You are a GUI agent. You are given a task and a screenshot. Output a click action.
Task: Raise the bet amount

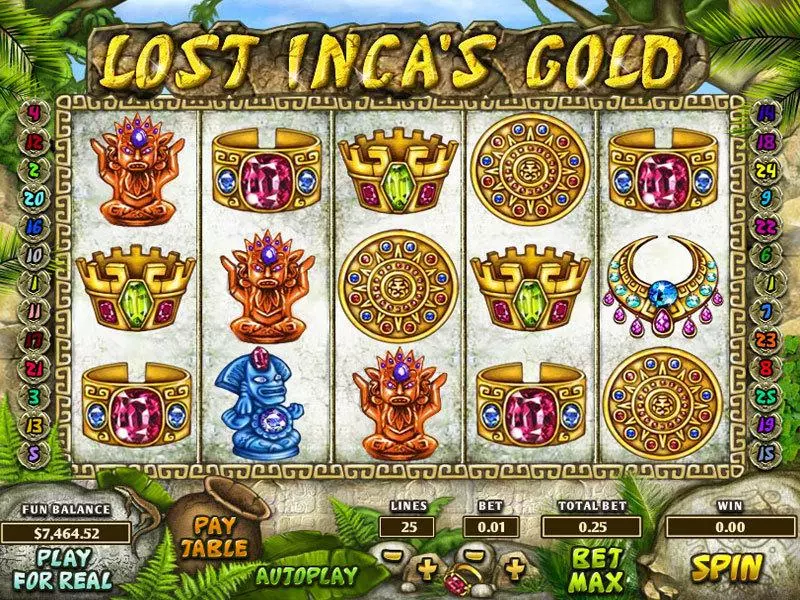(515, 569)
